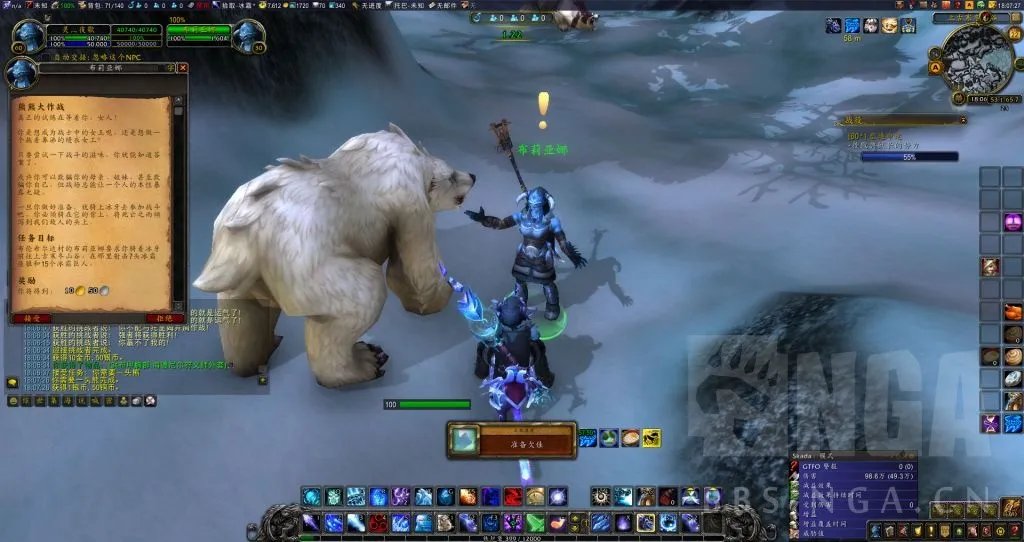Click the chat bubble button beside the chat log
1024x542 pixels.
(x=12, y=382)
